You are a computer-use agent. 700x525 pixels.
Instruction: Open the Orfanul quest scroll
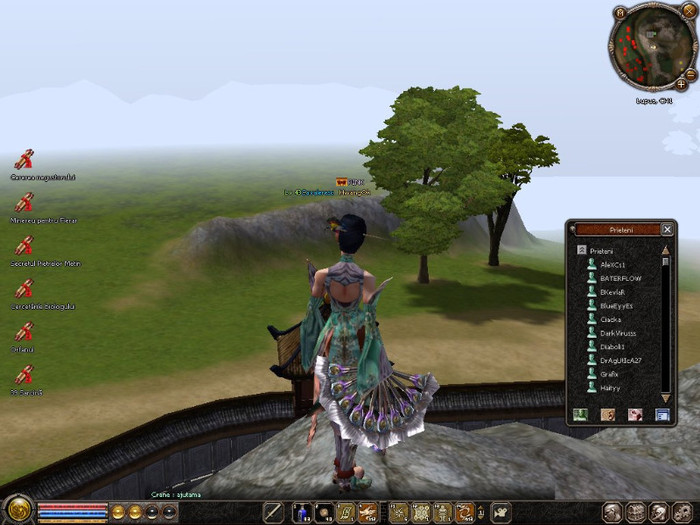24,331
